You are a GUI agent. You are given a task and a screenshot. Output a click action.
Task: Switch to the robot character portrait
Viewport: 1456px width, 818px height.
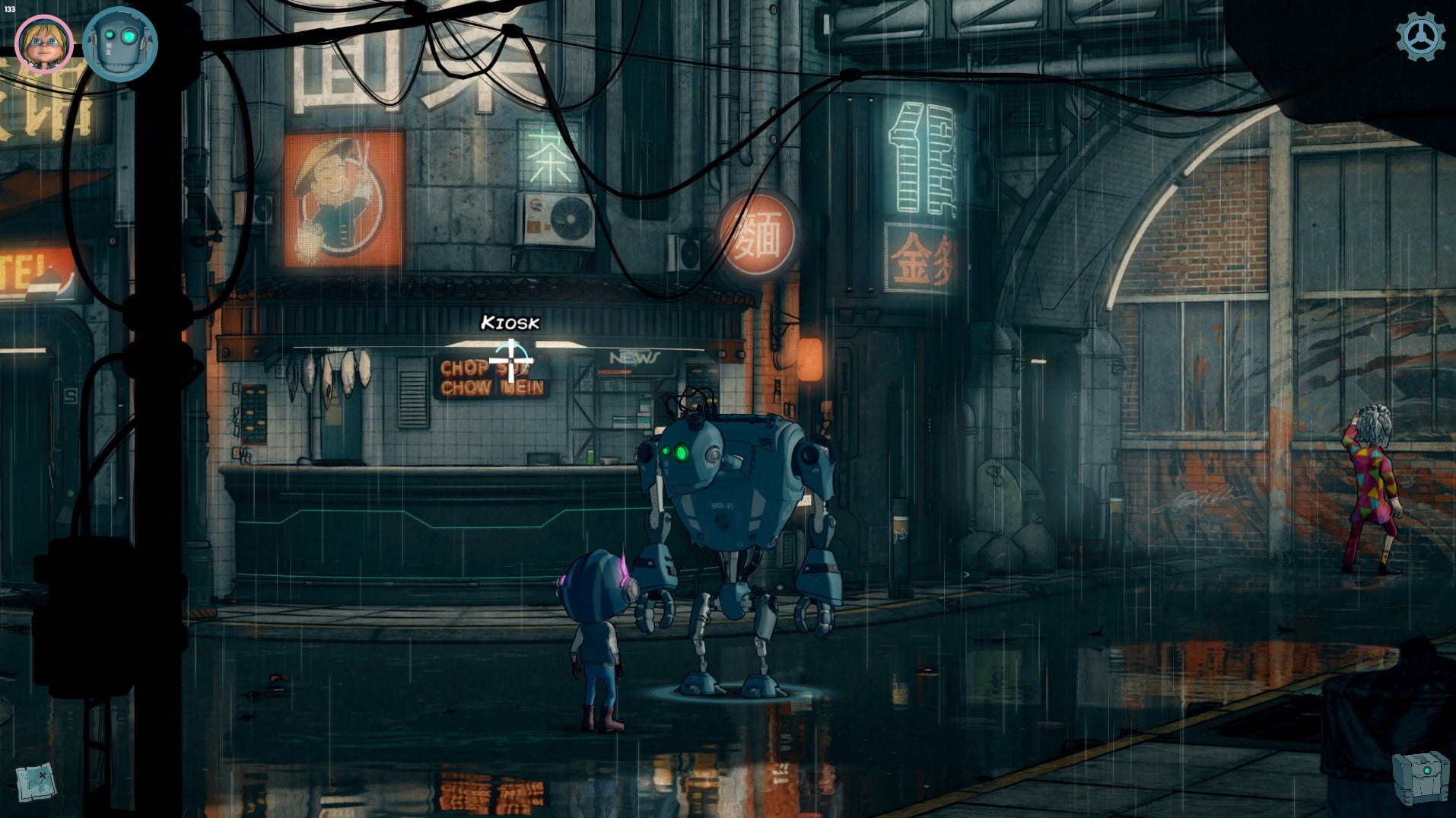coord(119,43)
